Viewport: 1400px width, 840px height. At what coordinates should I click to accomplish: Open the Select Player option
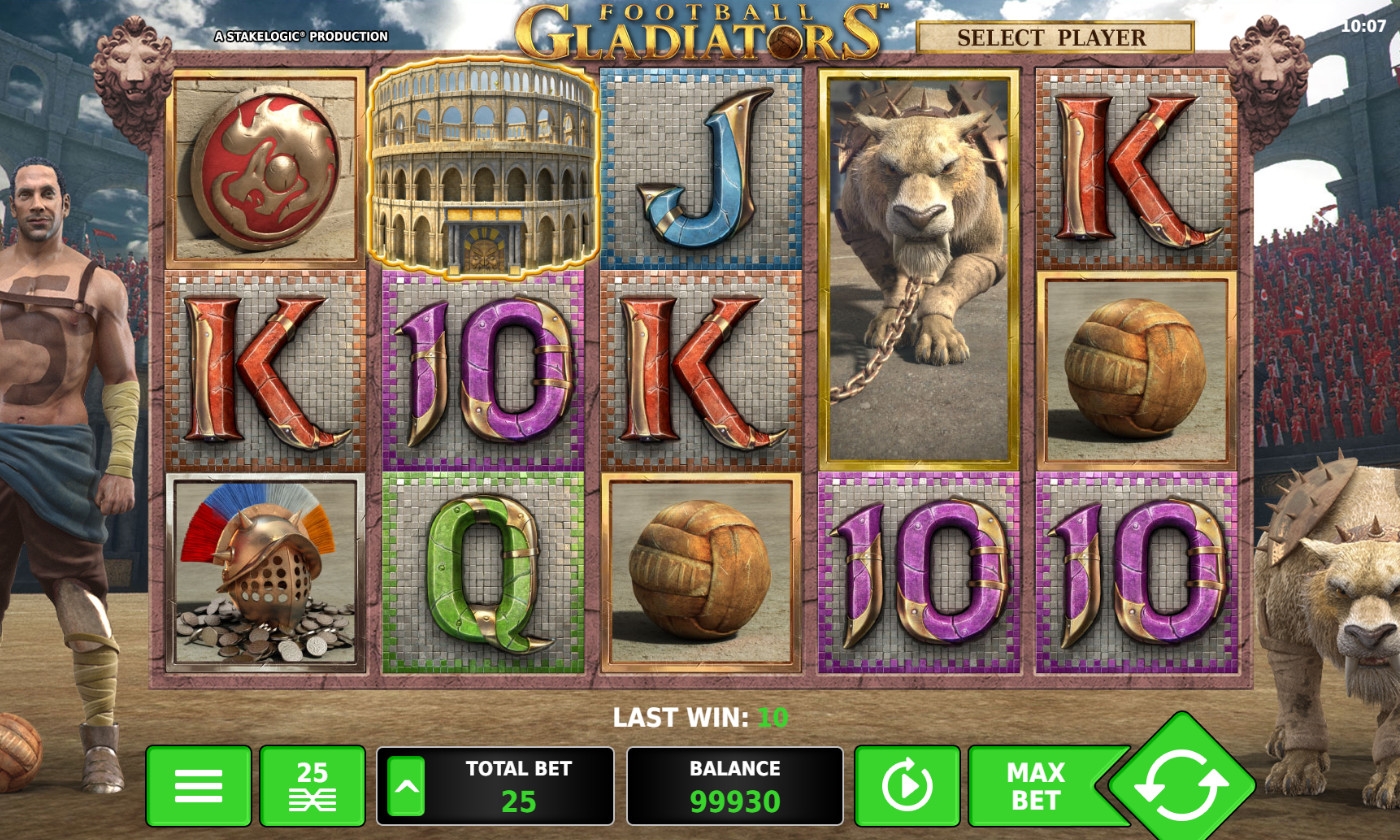[1054, 38]
